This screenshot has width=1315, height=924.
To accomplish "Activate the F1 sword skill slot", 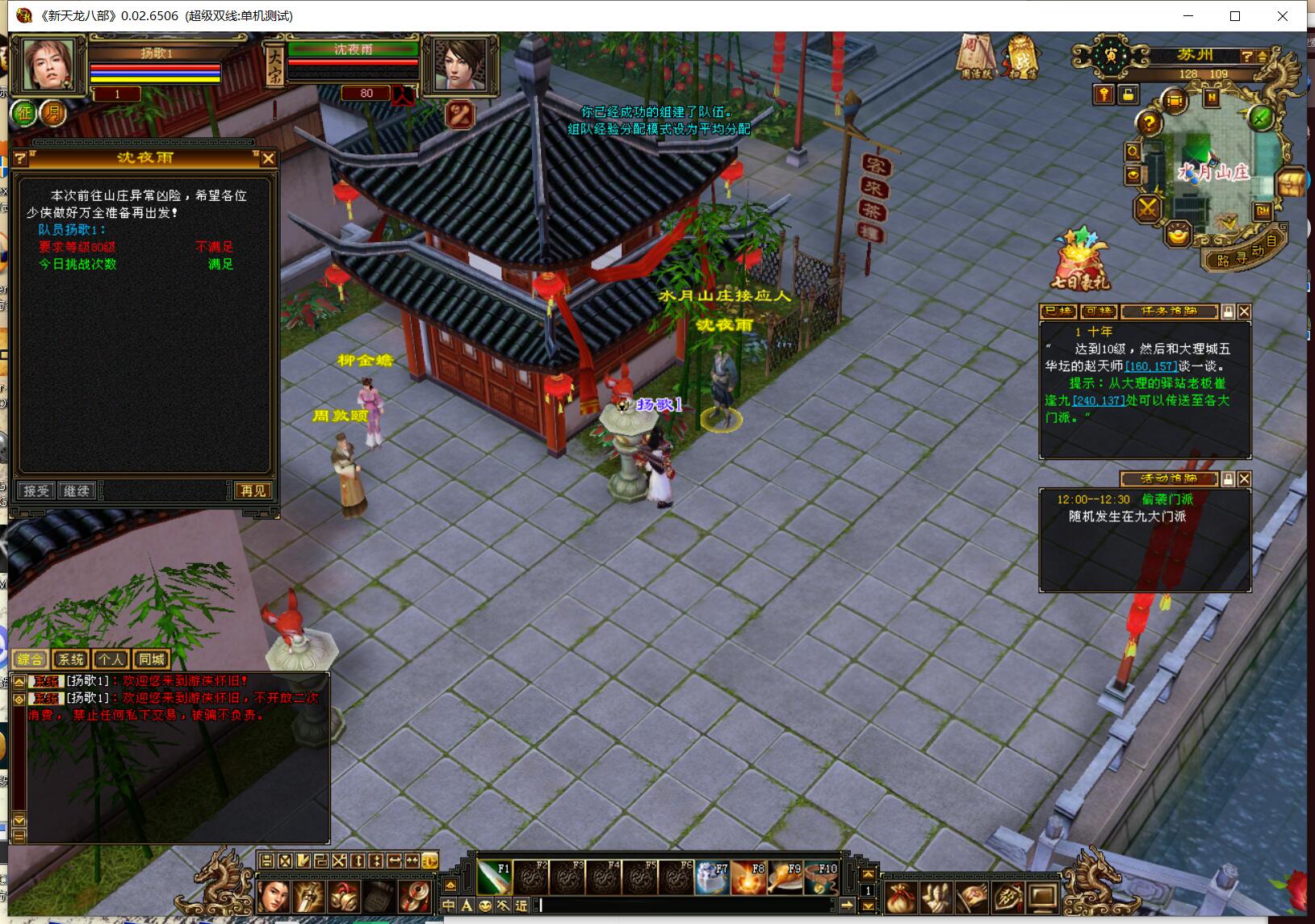I will coord(494,877).
